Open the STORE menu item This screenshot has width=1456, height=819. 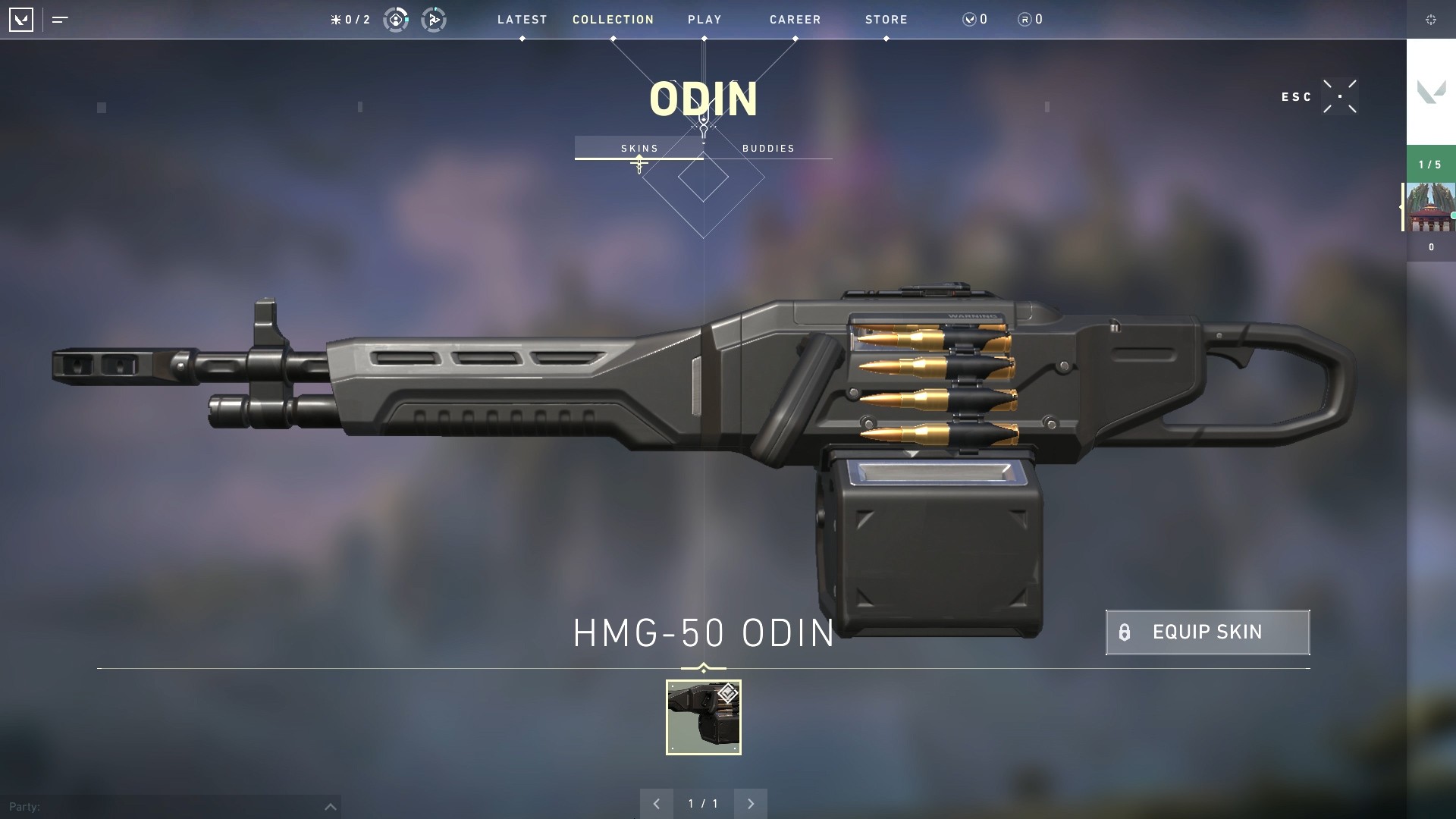(885, 20)
